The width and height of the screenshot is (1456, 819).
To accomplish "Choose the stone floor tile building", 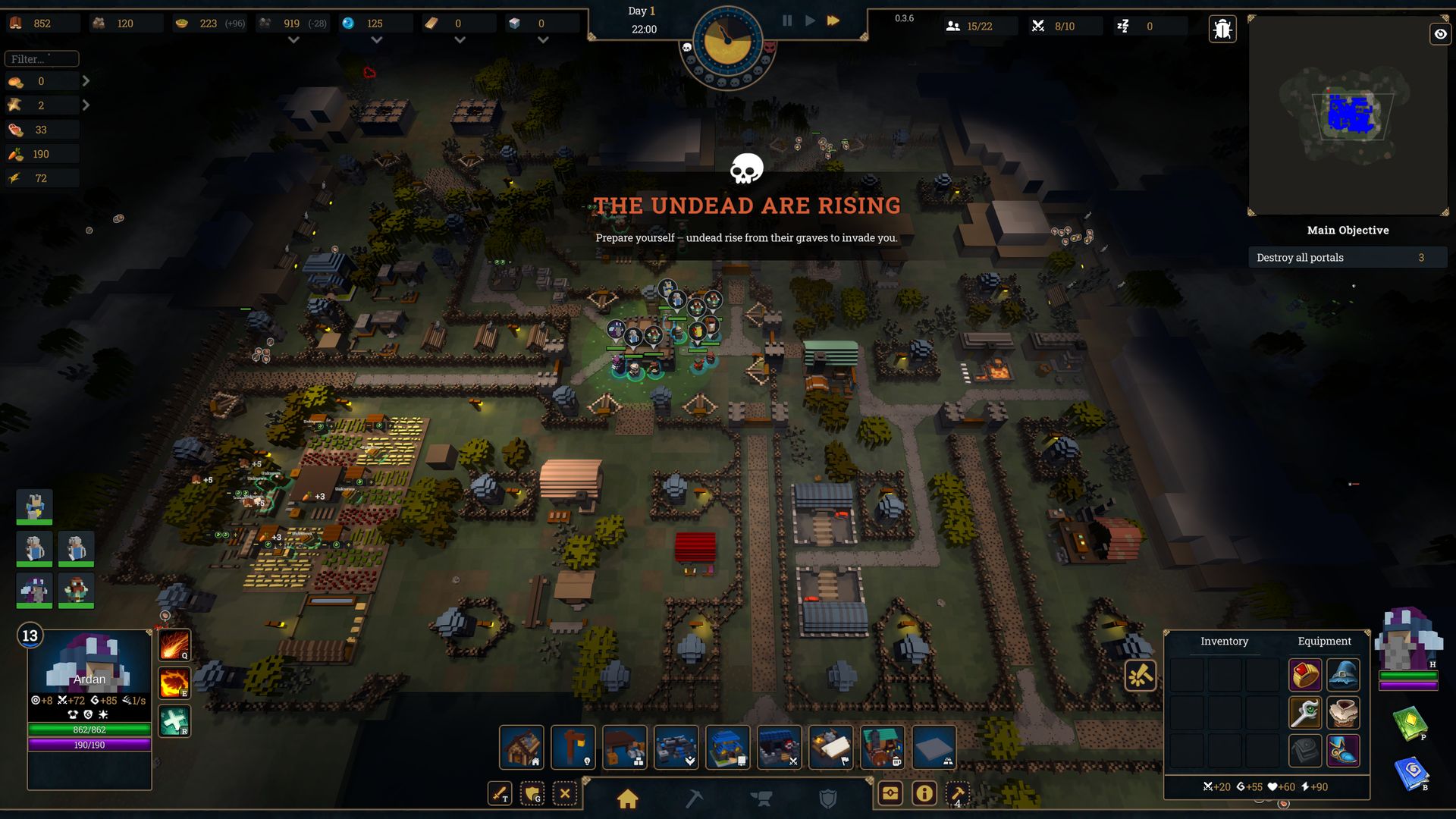I will (x=934, y=747).
